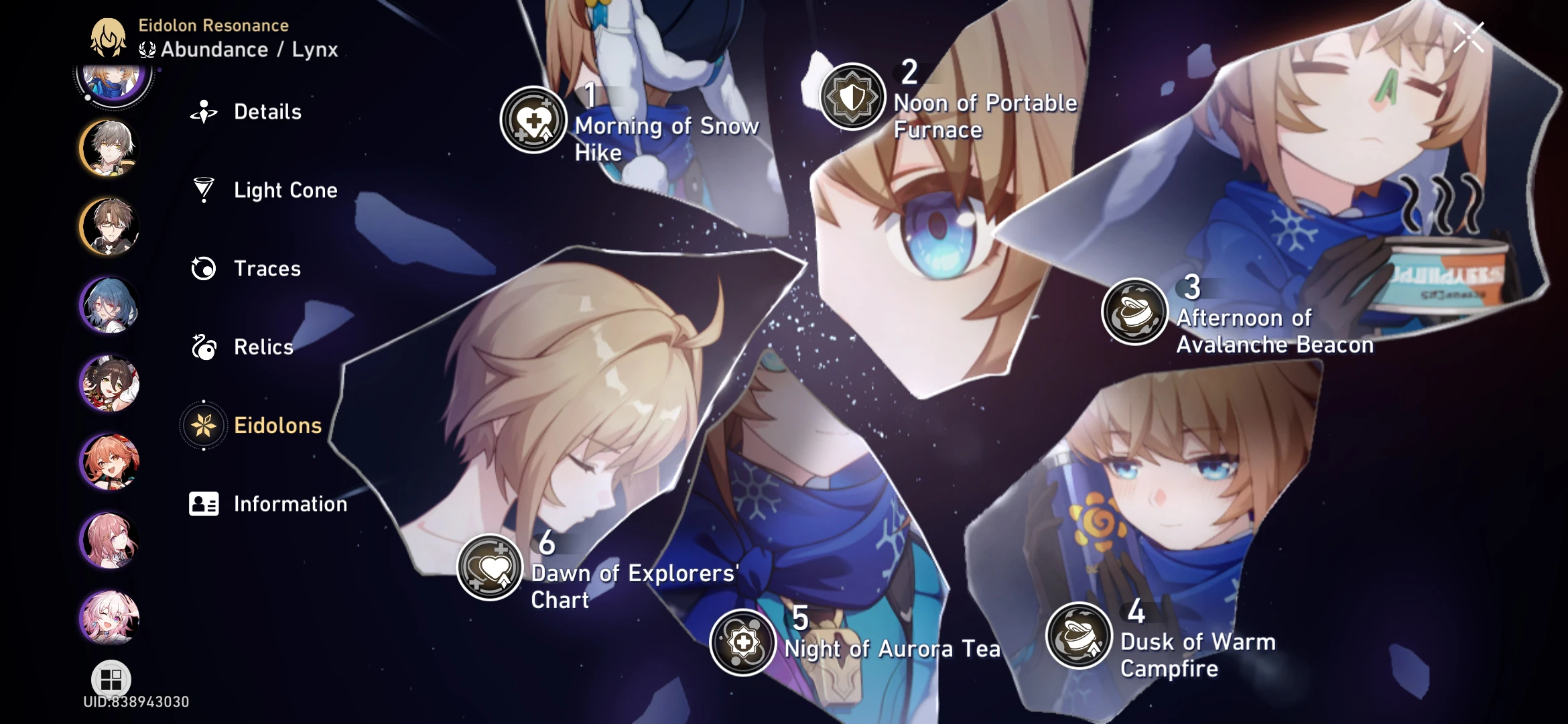The height and width of the screenshot is (724, 1568).
Task: Close the eidolon screen
Action: point(1469,36)
